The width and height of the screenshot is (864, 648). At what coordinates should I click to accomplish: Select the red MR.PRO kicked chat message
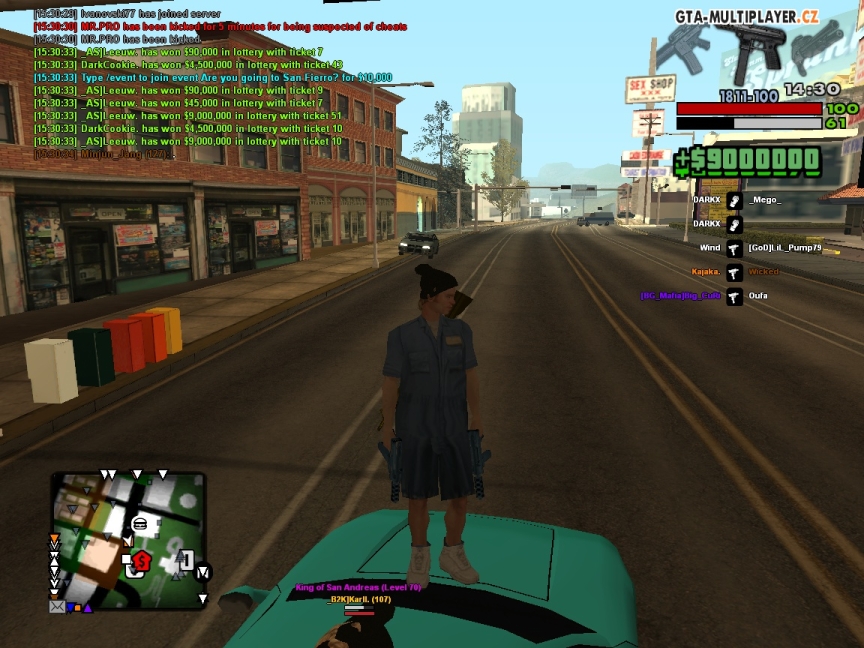tap(220, 26)
